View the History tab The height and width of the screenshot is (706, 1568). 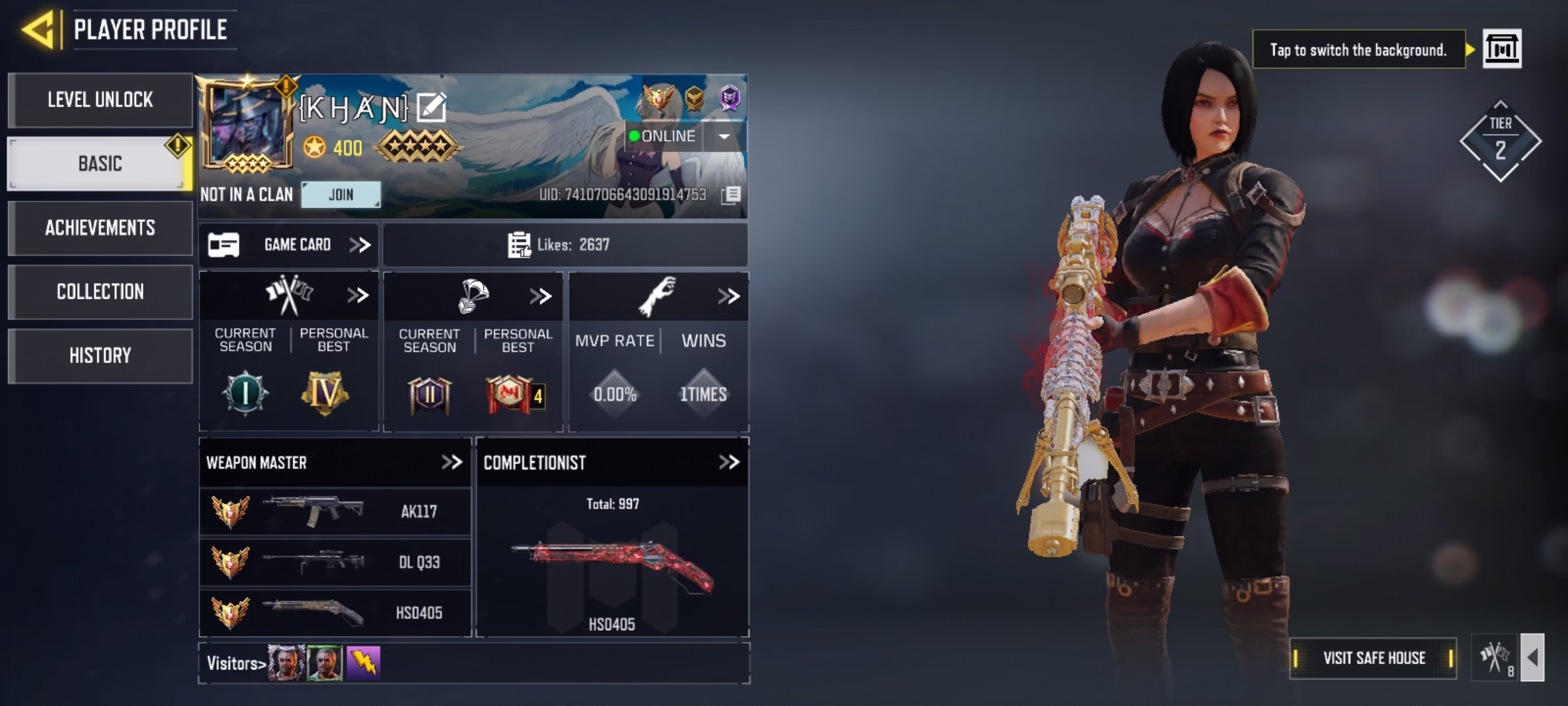[x=100, y=356]
